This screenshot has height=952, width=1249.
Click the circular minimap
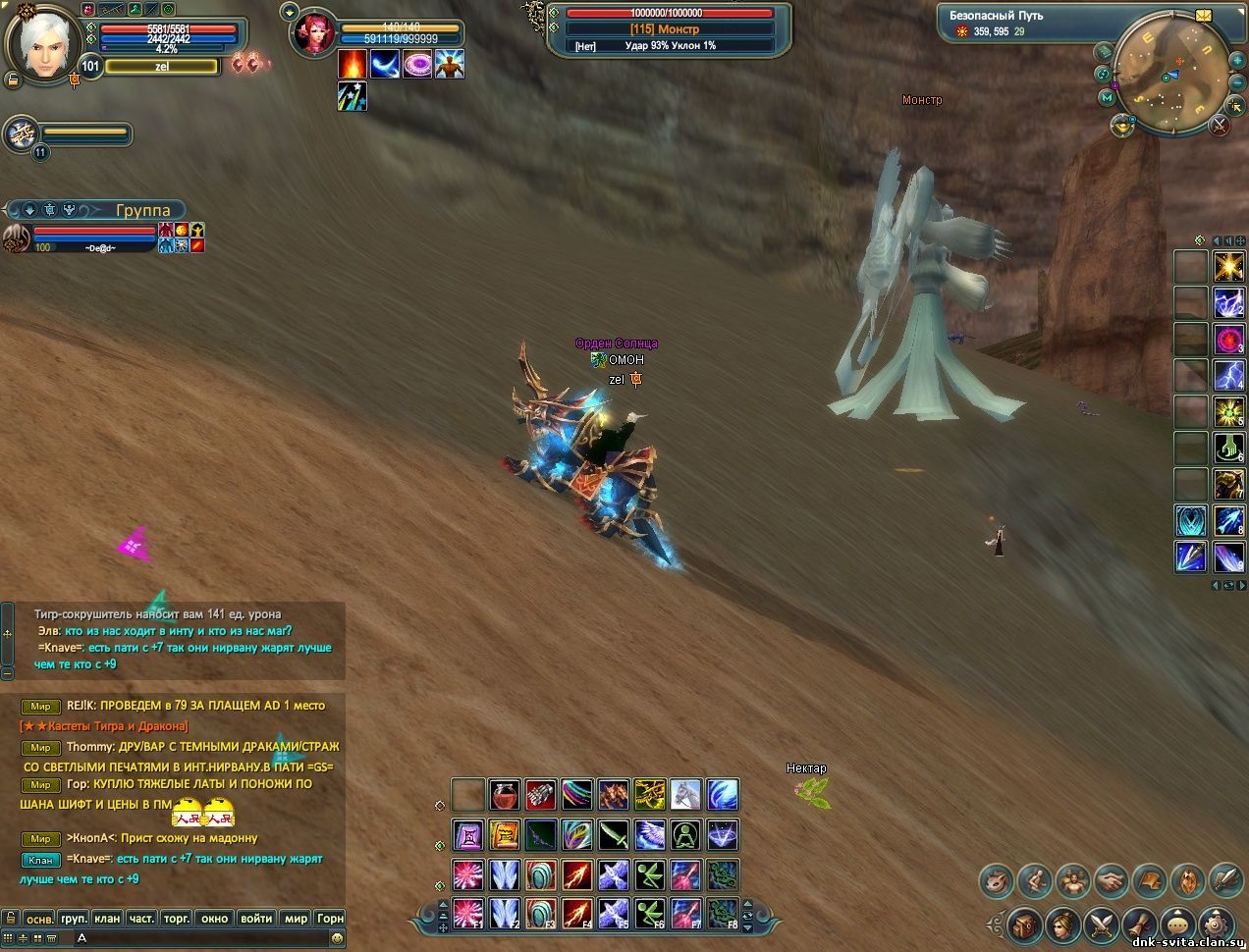1172,74
